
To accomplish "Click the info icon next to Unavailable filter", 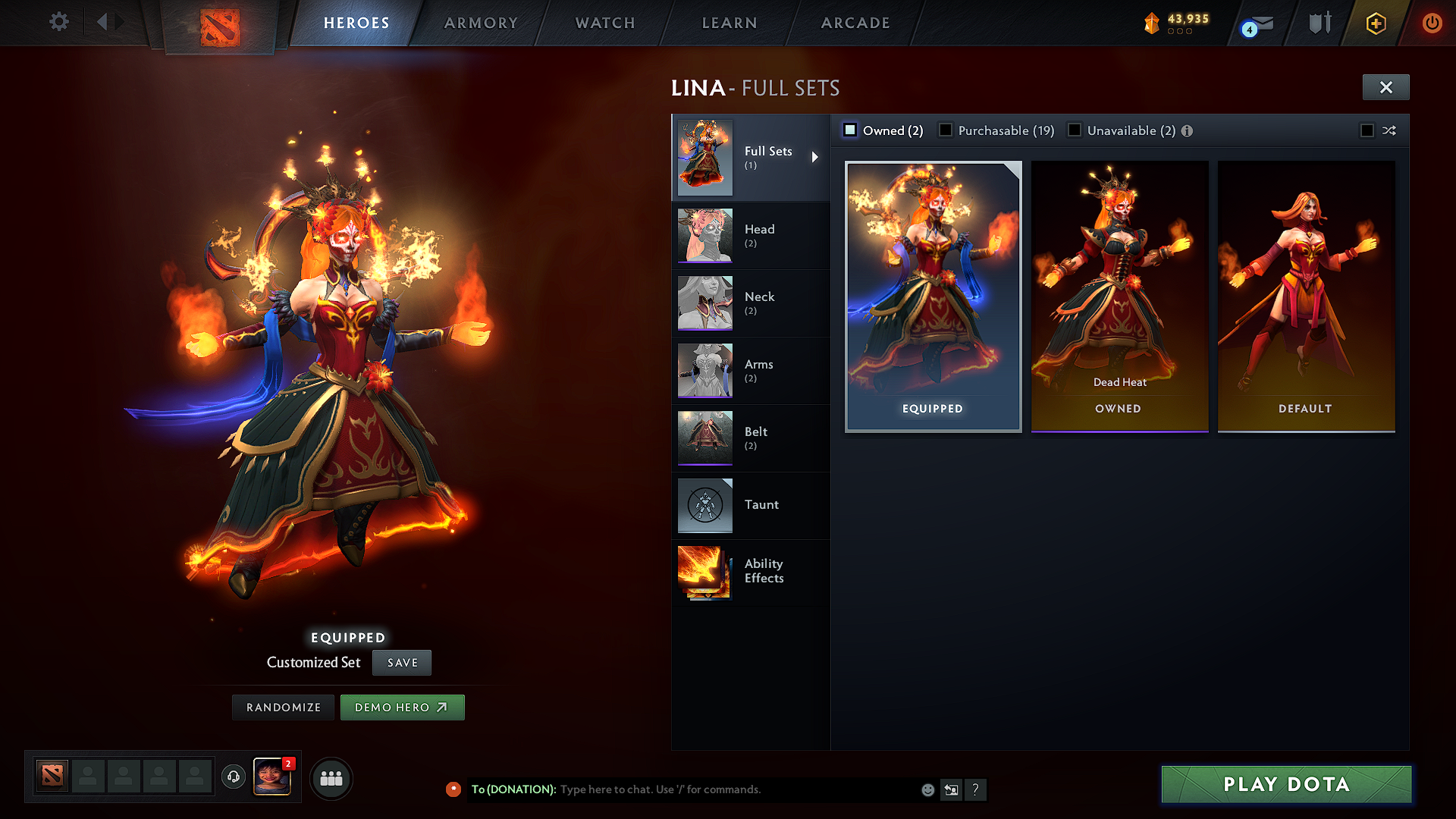I will [1187, 130].
